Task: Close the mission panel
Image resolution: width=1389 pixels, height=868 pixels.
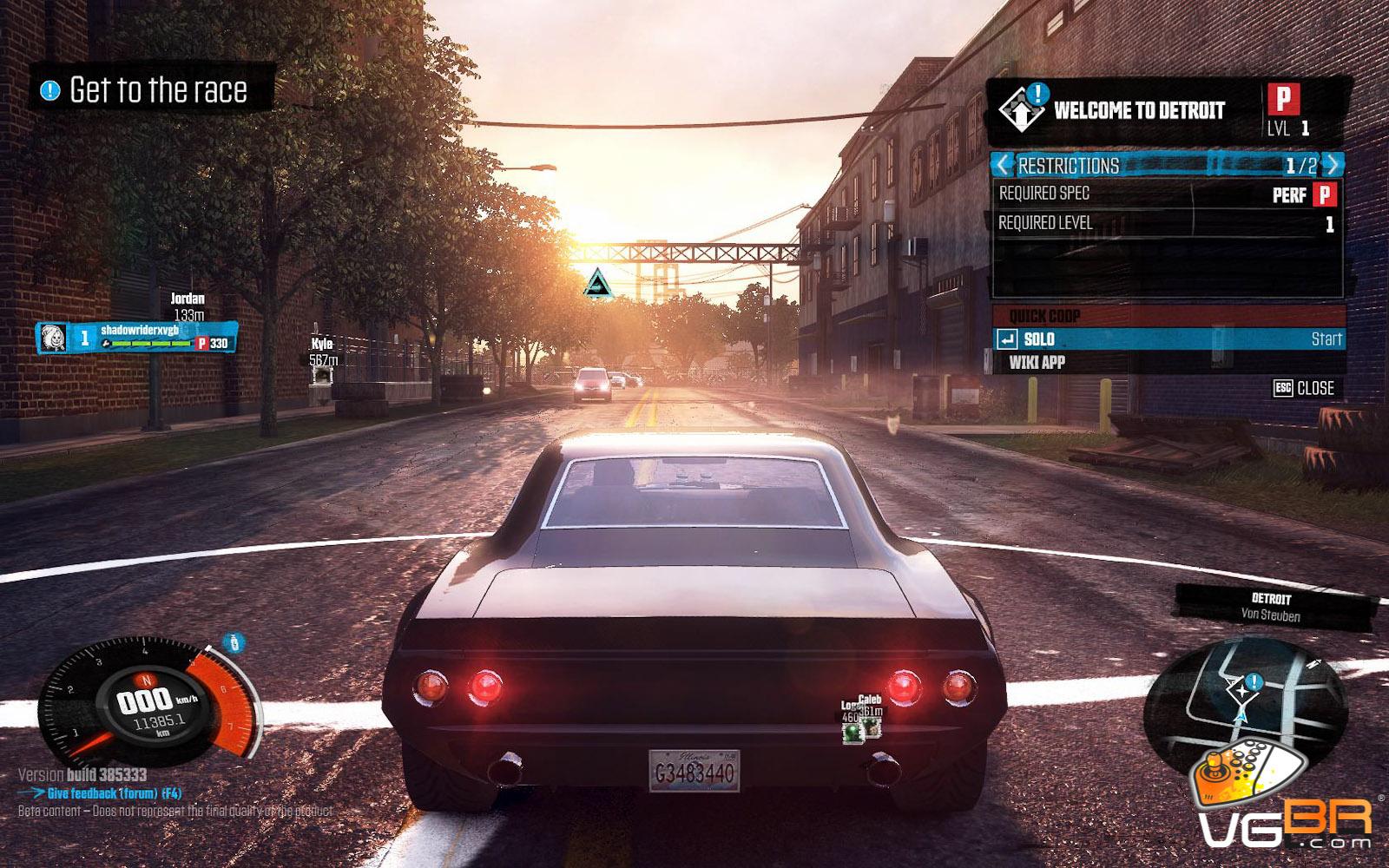Action: tap(1304, 389)
